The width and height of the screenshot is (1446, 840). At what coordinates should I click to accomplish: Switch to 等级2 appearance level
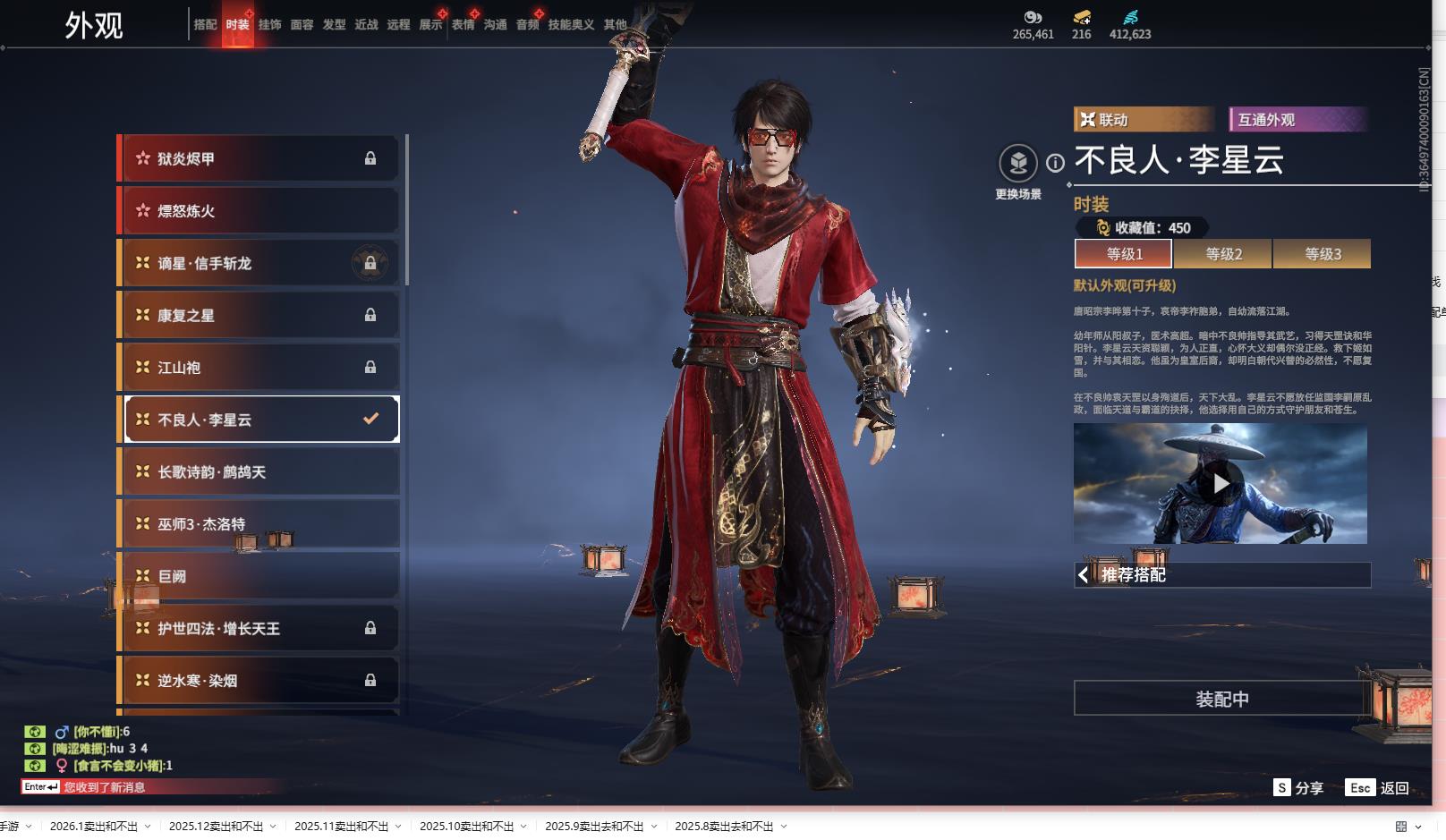[x=1223, y=254]
